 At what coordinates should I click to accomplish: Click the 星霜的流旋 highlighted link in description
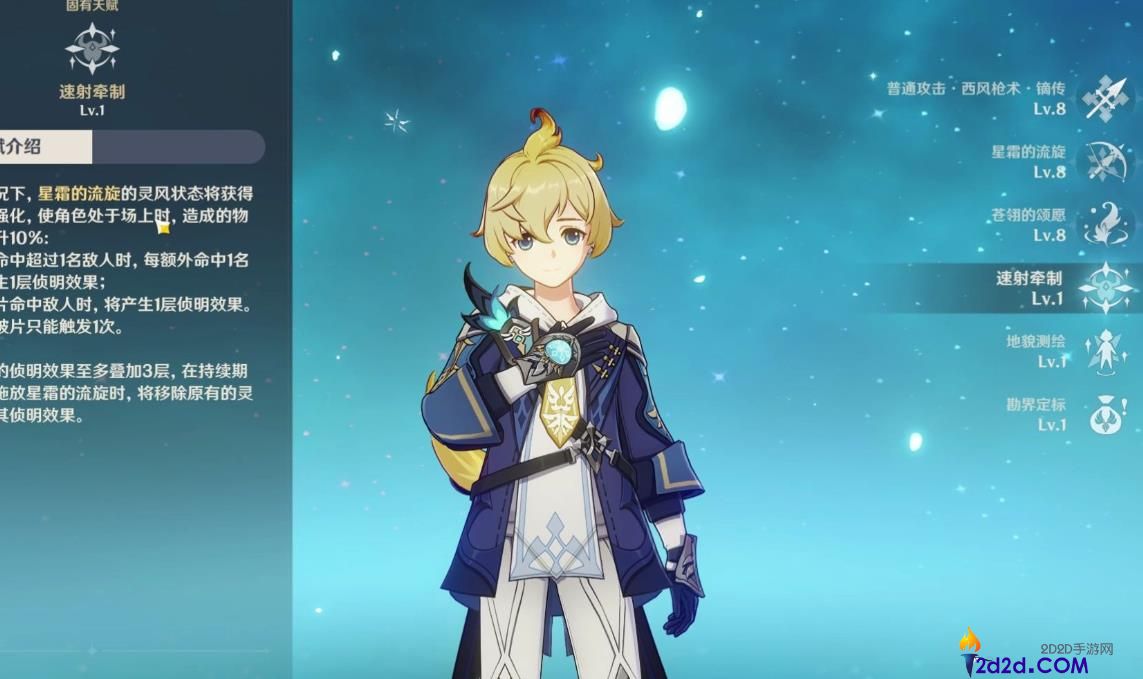[x=78, y=193]
